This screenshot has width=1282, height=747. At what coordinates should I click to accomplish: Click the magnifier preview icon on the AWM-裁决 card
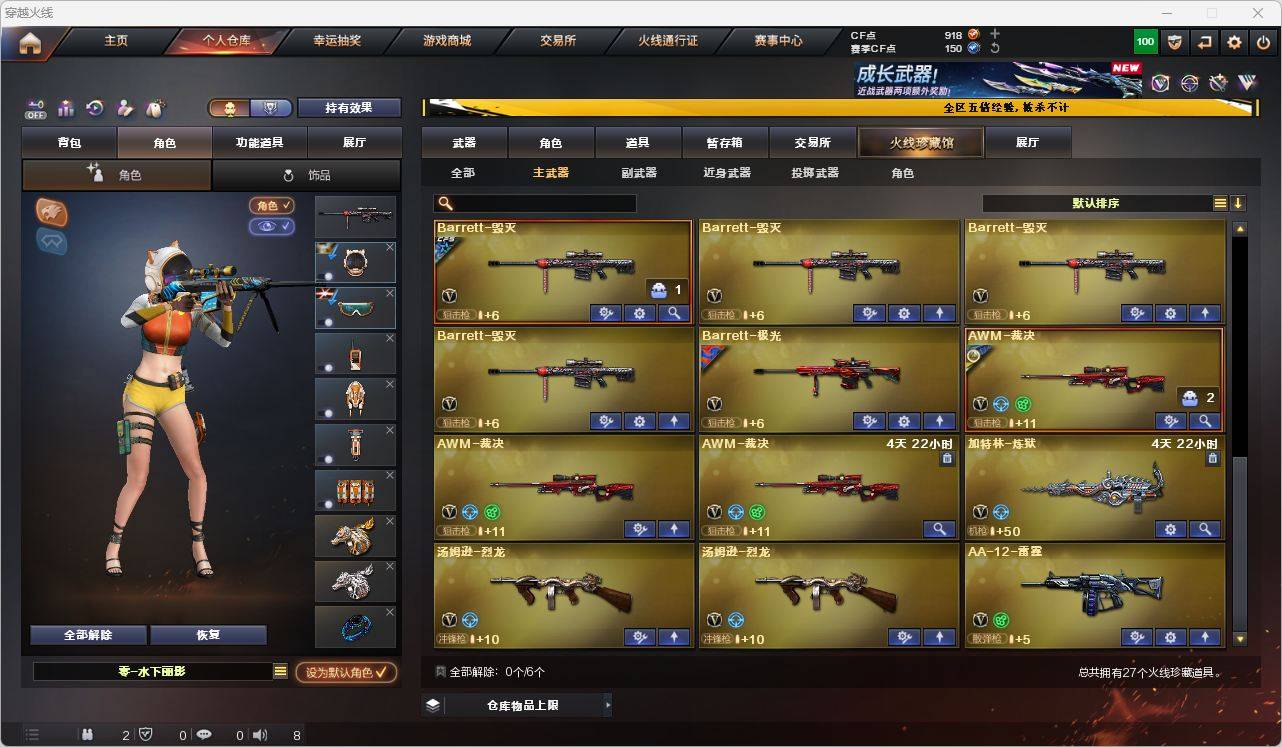(x=1205, y=421)
